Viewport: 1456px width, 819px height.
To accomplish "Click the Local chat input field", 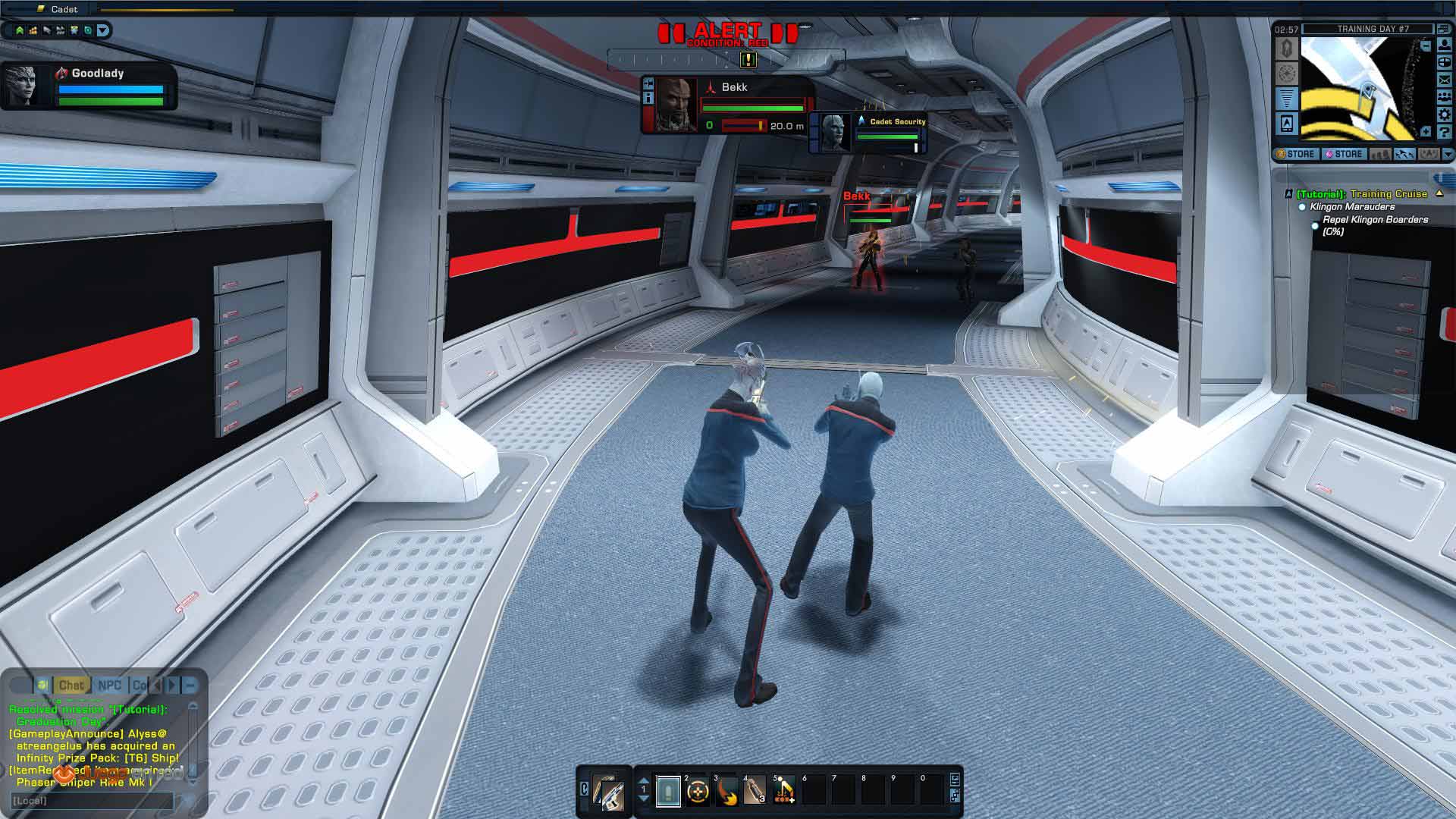I will [91, 801].
